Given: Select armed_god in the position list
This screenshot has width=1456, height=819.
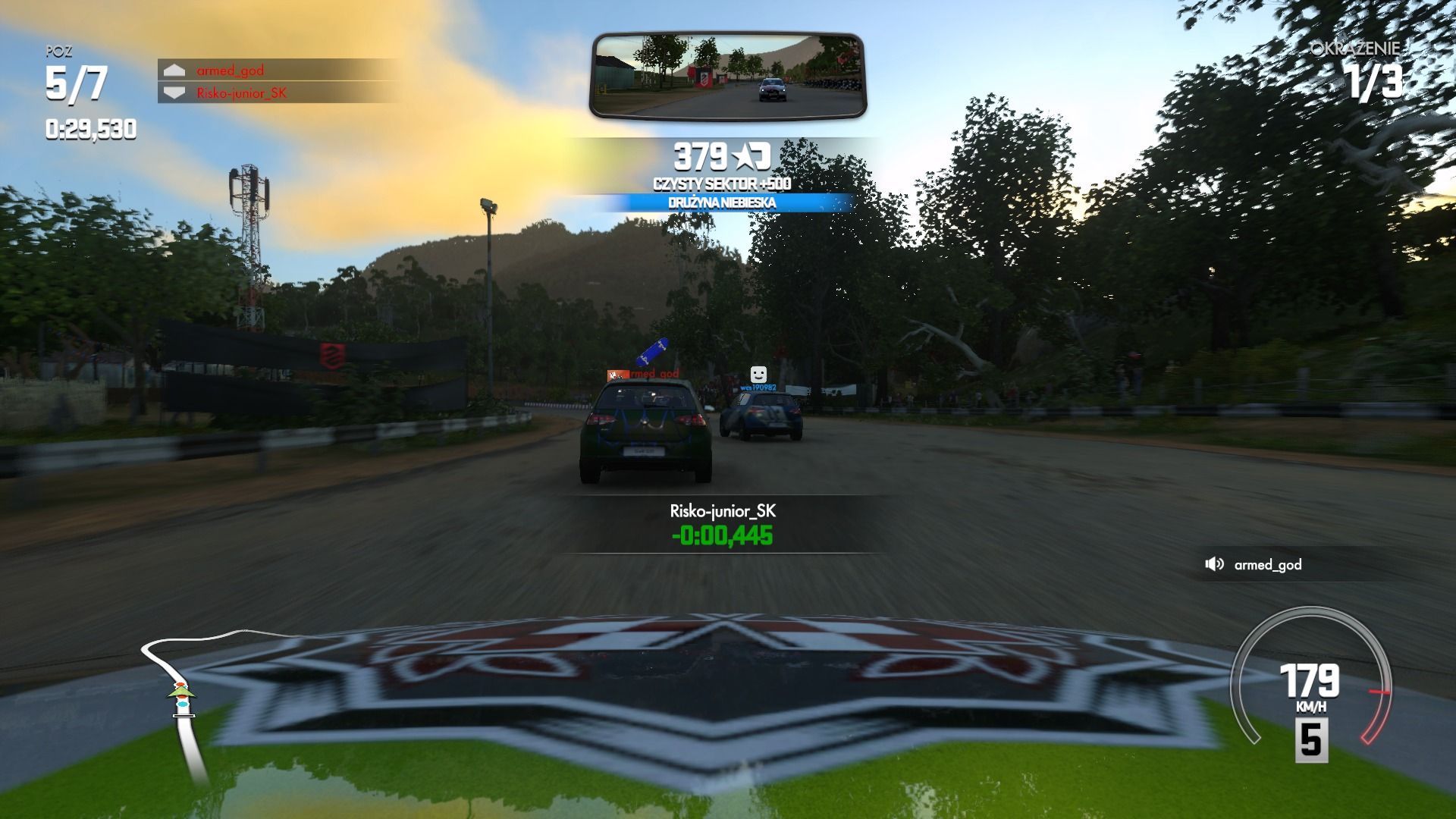Looking at the screenshot, I should (x=231, y=71).
